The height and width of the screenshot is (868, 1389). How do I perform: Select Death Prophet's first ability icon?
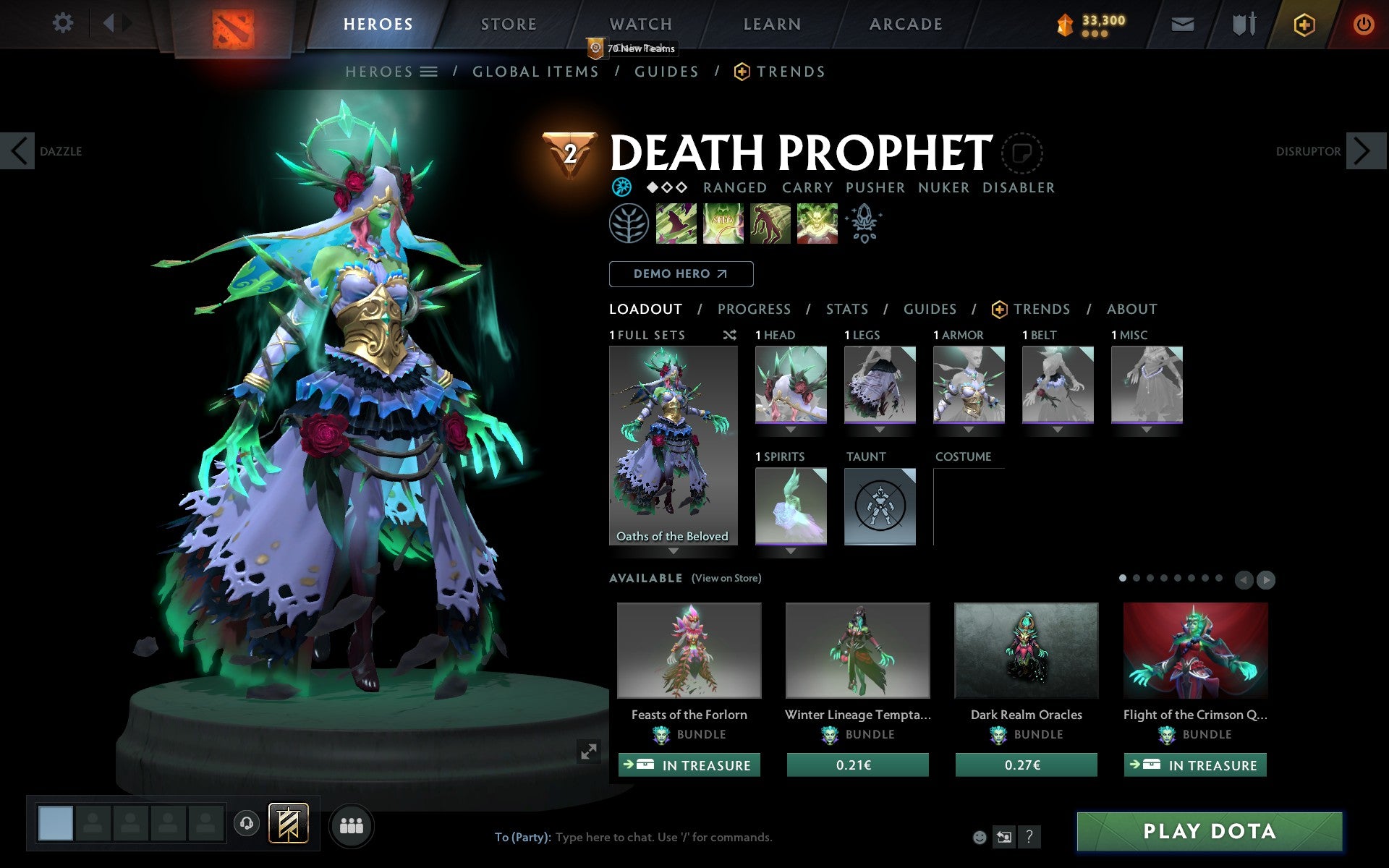click(676, 224)
